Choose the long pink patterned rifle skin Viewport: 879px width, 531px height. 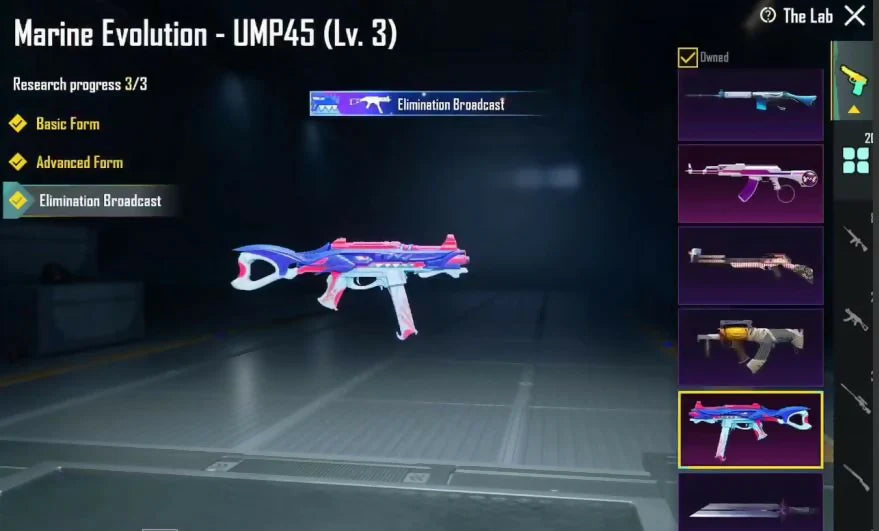750,265
